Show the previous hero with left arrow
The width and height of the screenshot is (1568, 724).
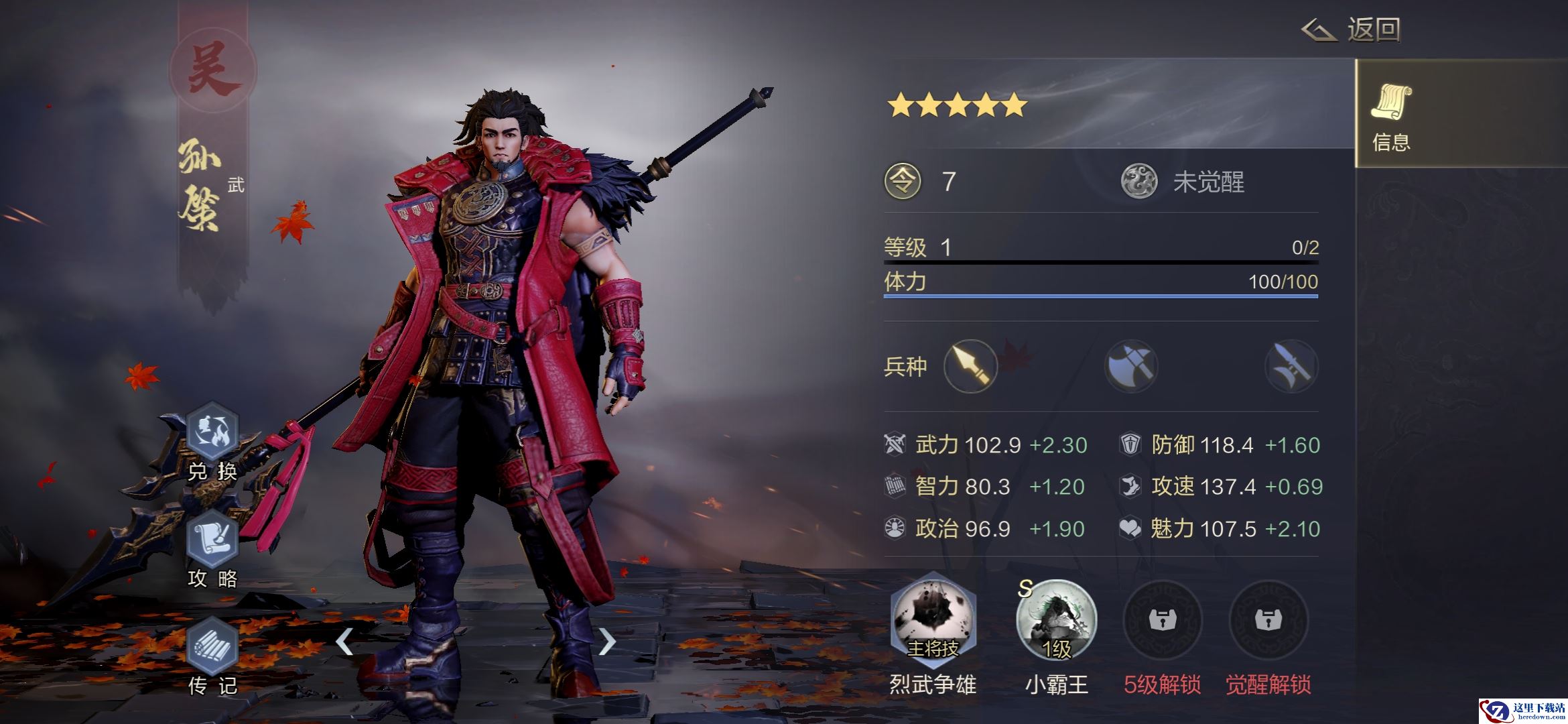344,642
